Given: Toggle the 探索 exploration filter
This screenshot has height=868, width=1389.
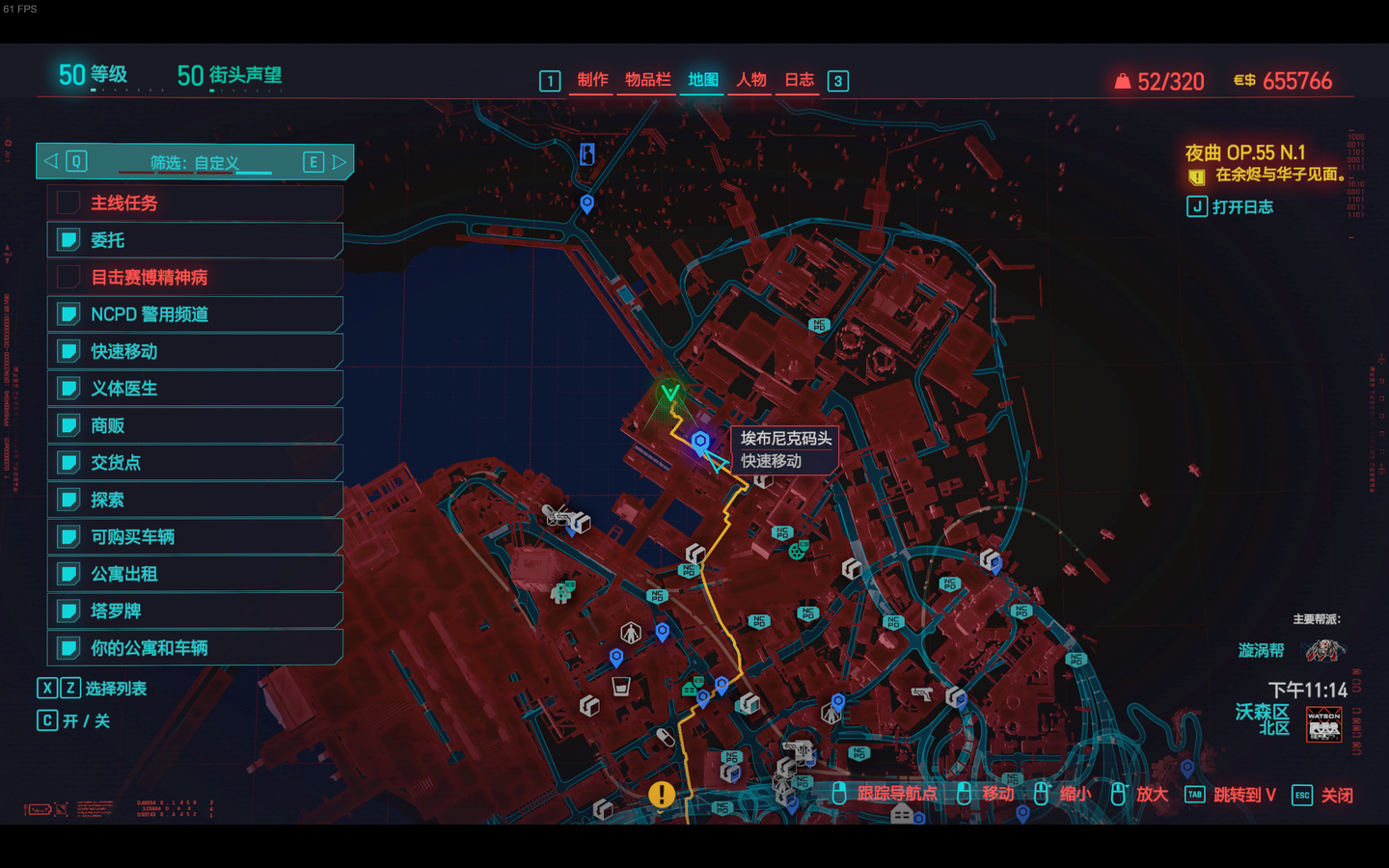Looking at the screenshot, I should (x=195, y=501).
